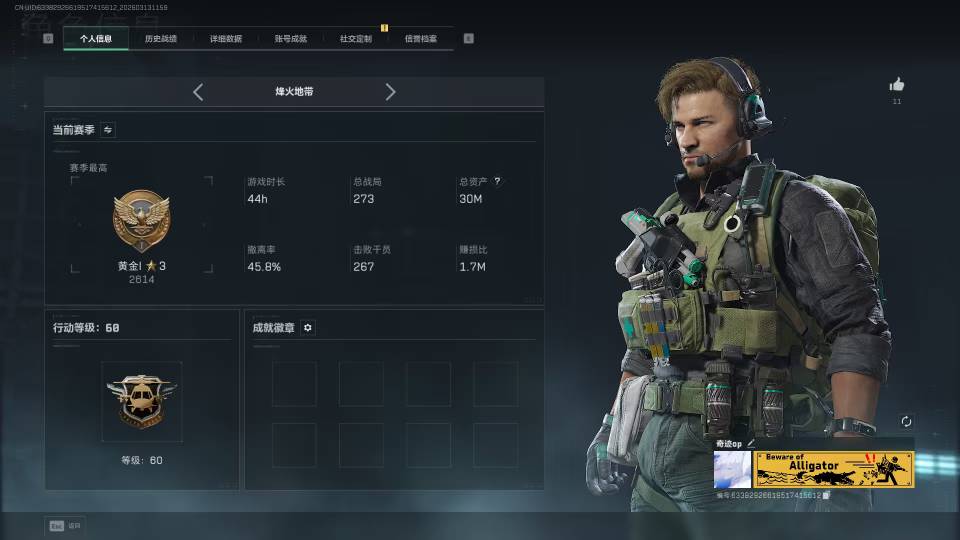The image size is (960, 540).
Task: Click the right arrow beside 烽火地带
Action: point(390,92)
